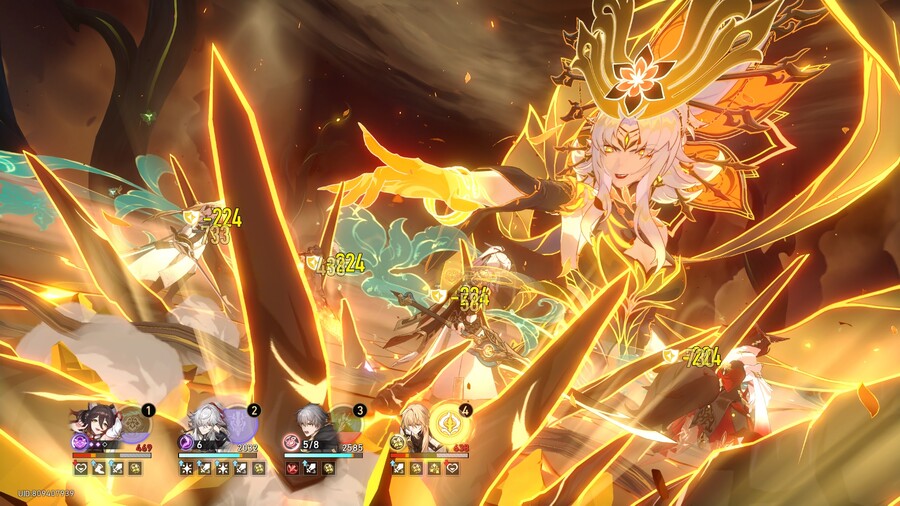
Task: Pick the blonde character's party portrait
Action: pyautogui.click(x=413, y=426)
